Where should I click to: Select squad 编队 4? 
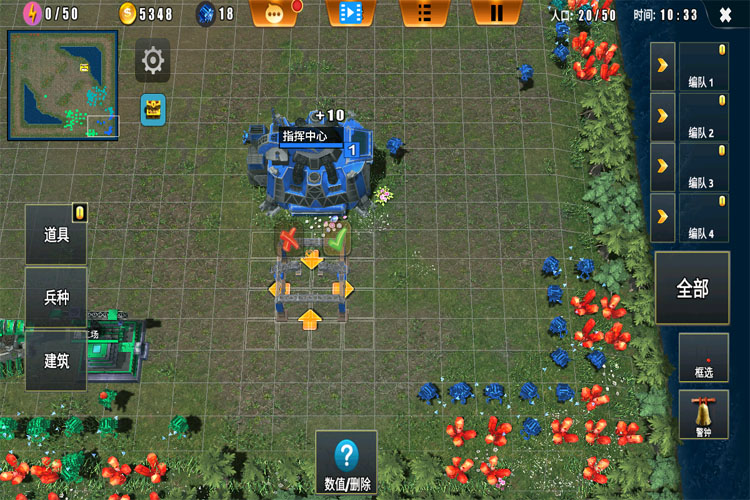[701, 218]
